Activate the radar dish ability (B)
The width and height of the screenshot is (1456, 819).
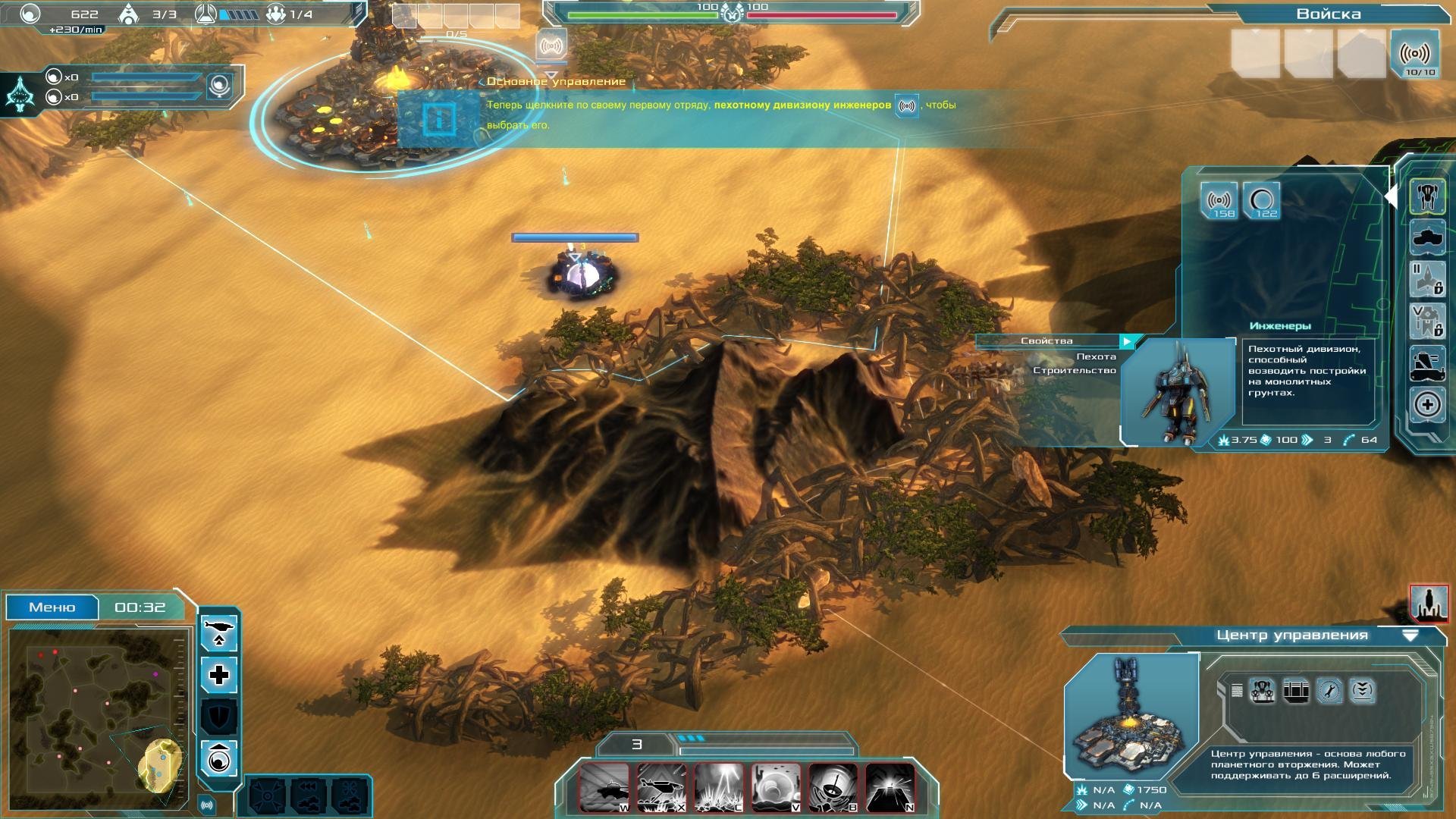(833, 787)
